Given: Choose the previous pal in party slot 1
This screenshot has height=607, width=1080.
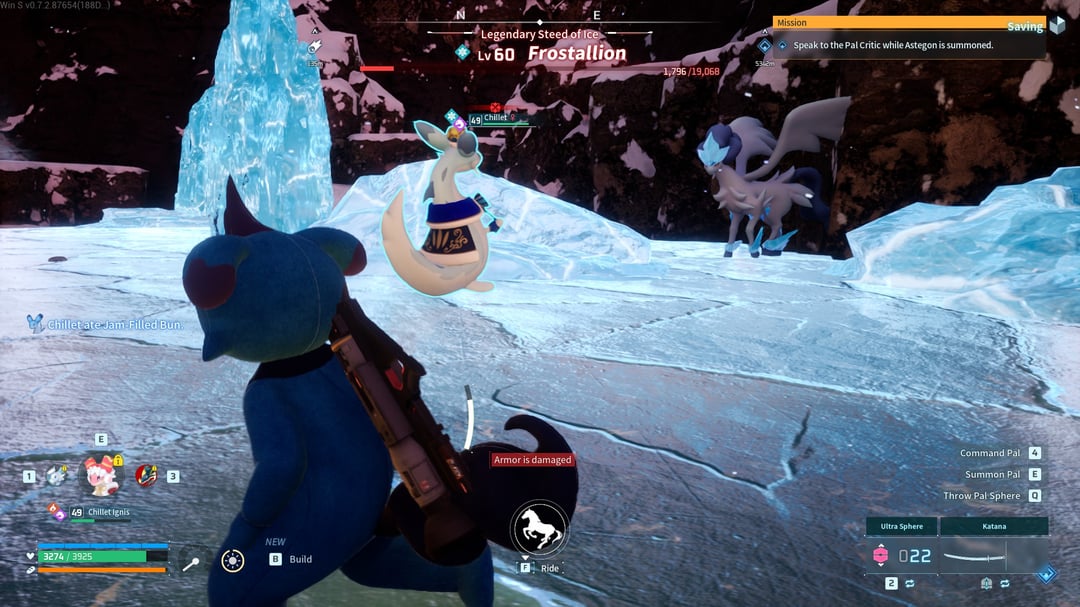Looking at the screenshot, I should click(56, 476).
